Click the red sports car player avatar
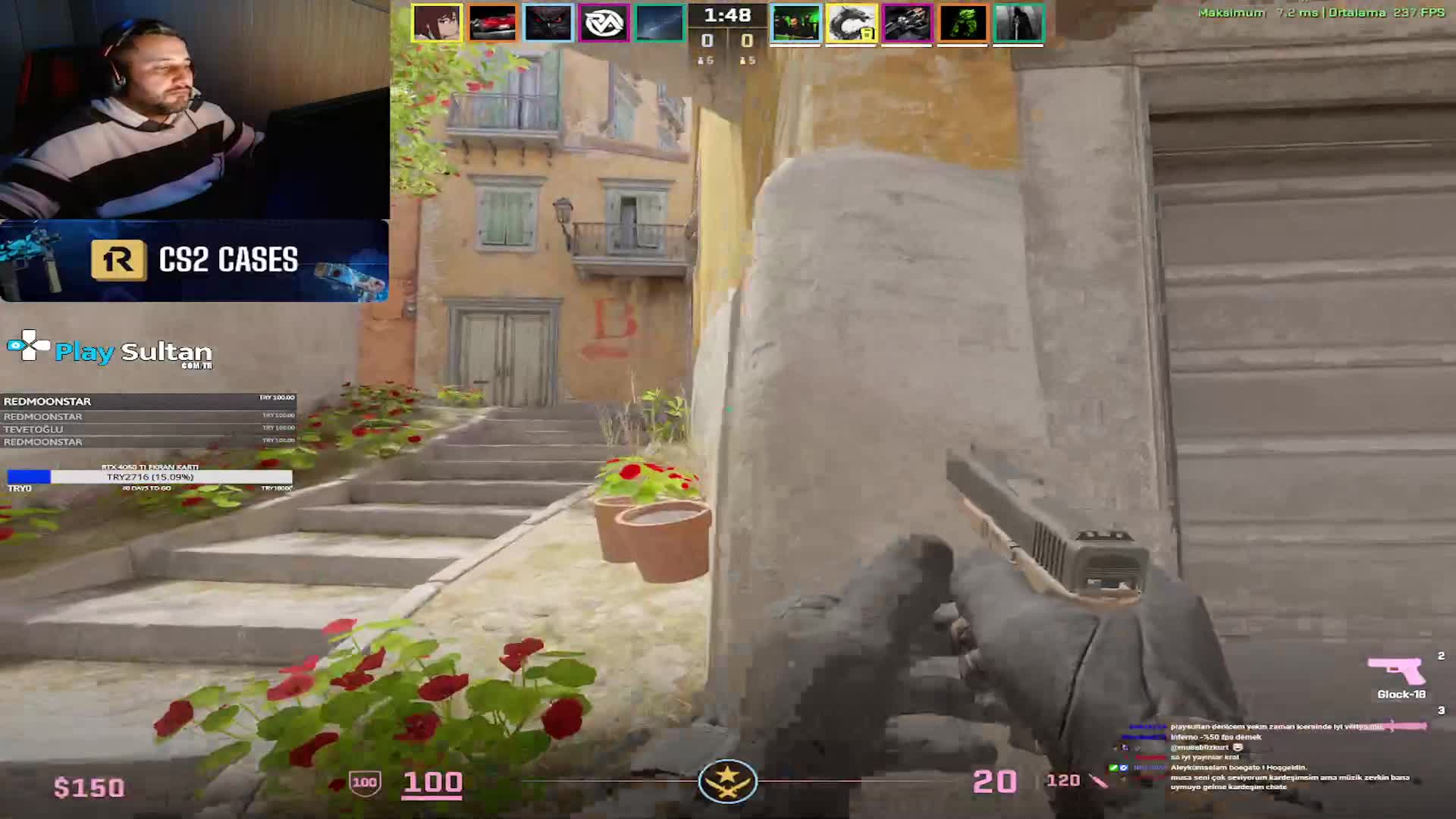Viewport: 1456px width, 819px height. click(493, 23)
